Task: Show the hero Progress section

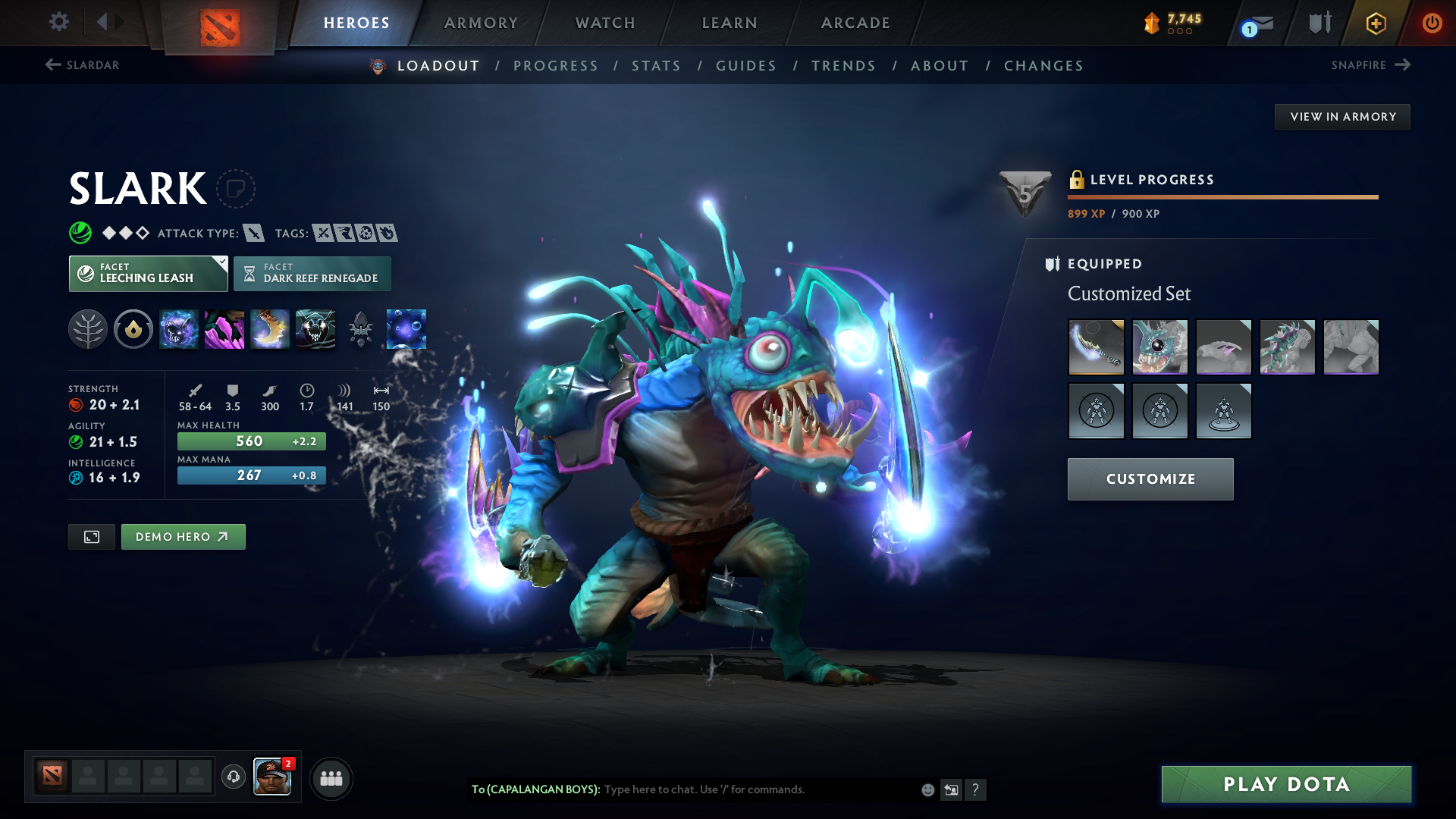Action: (556, 66)
